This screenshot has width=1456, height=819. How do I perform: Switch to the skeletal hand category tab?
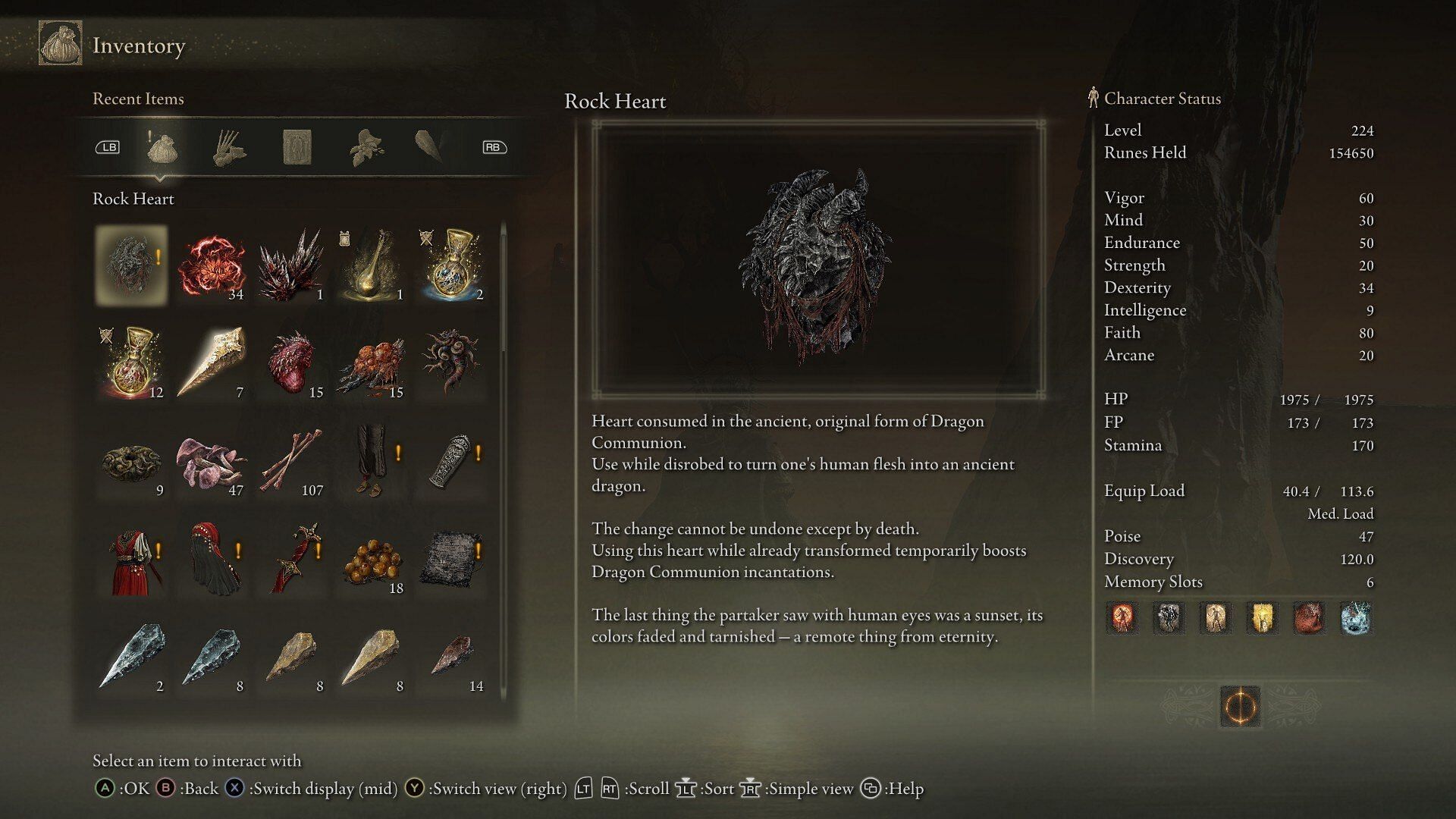coord(228,147)
